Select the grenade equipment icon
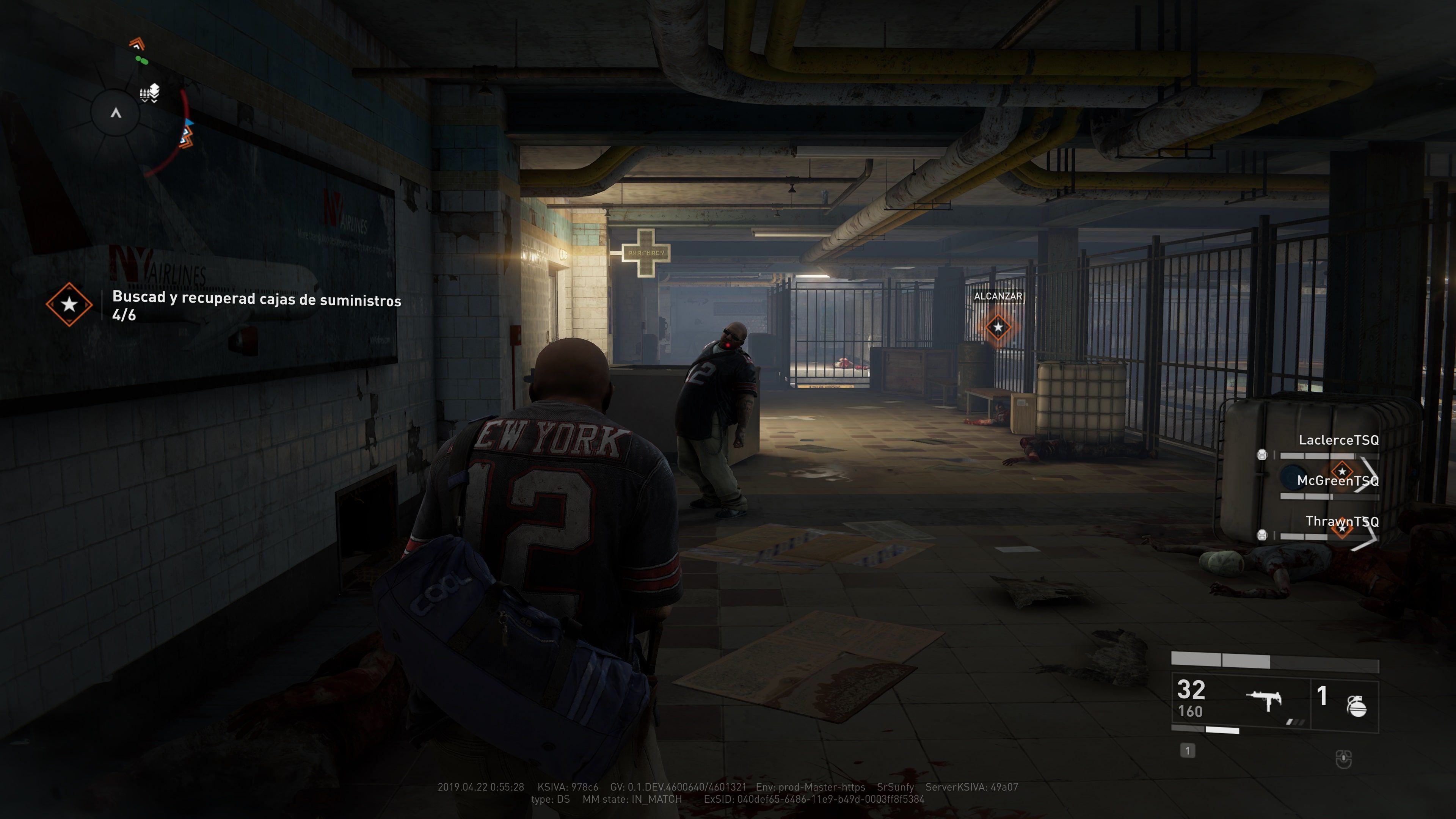The height and width of the screenshot is (819, 1456). (1357, 705)
